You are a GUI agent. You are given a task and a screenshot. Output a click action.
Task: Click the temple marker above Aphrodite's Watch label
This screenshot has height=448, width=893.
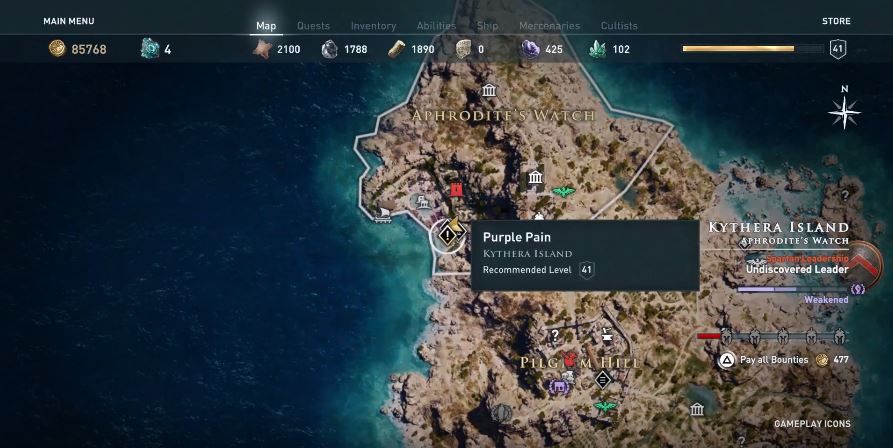[x=489, y=91]
